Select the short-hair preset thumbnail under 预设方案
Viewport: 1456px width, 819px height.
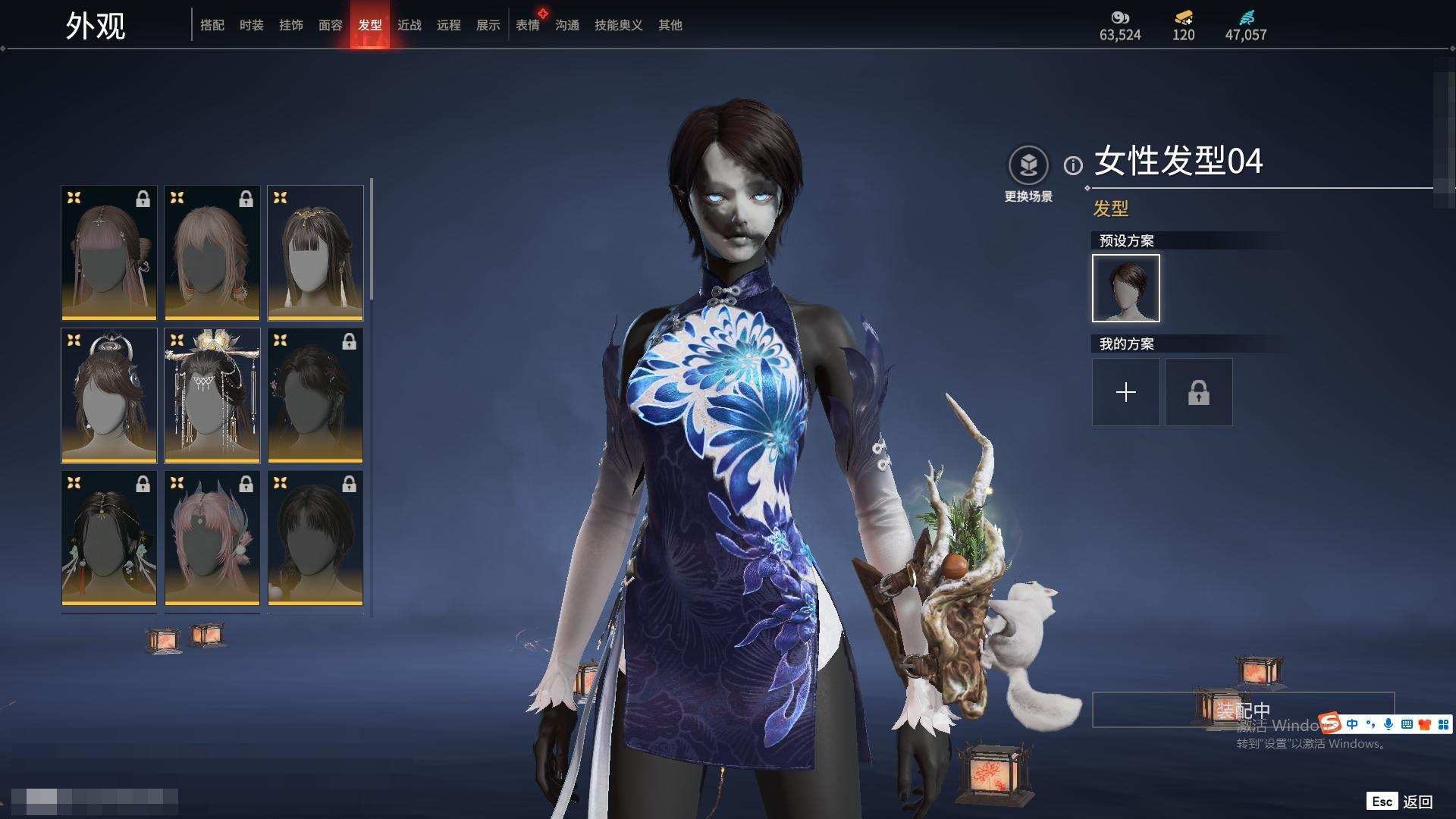point(1126,288)
